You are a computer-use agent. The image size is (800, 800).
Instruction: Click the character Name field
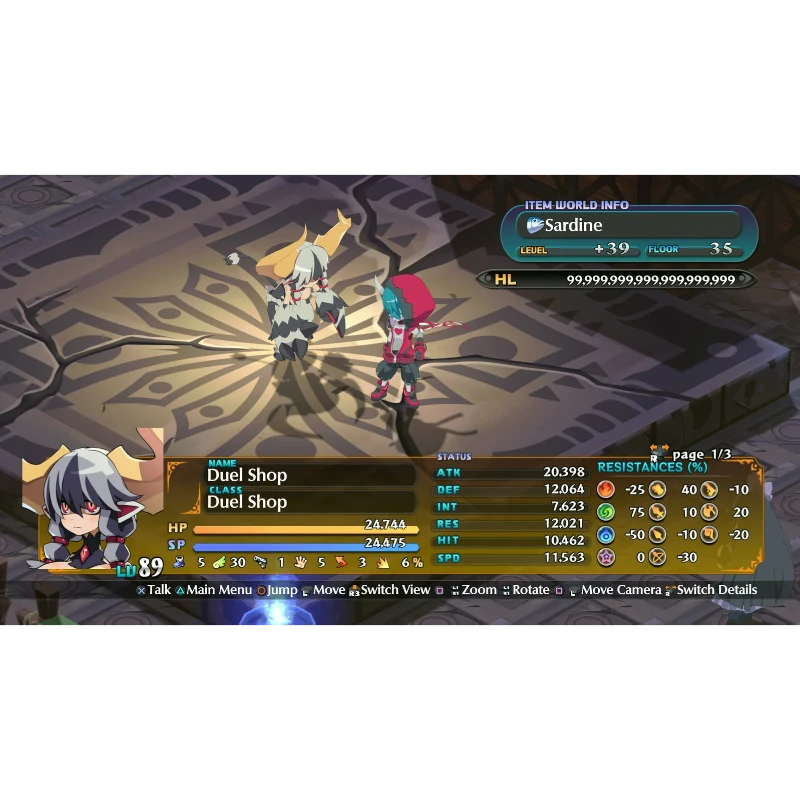pos(310,474)
